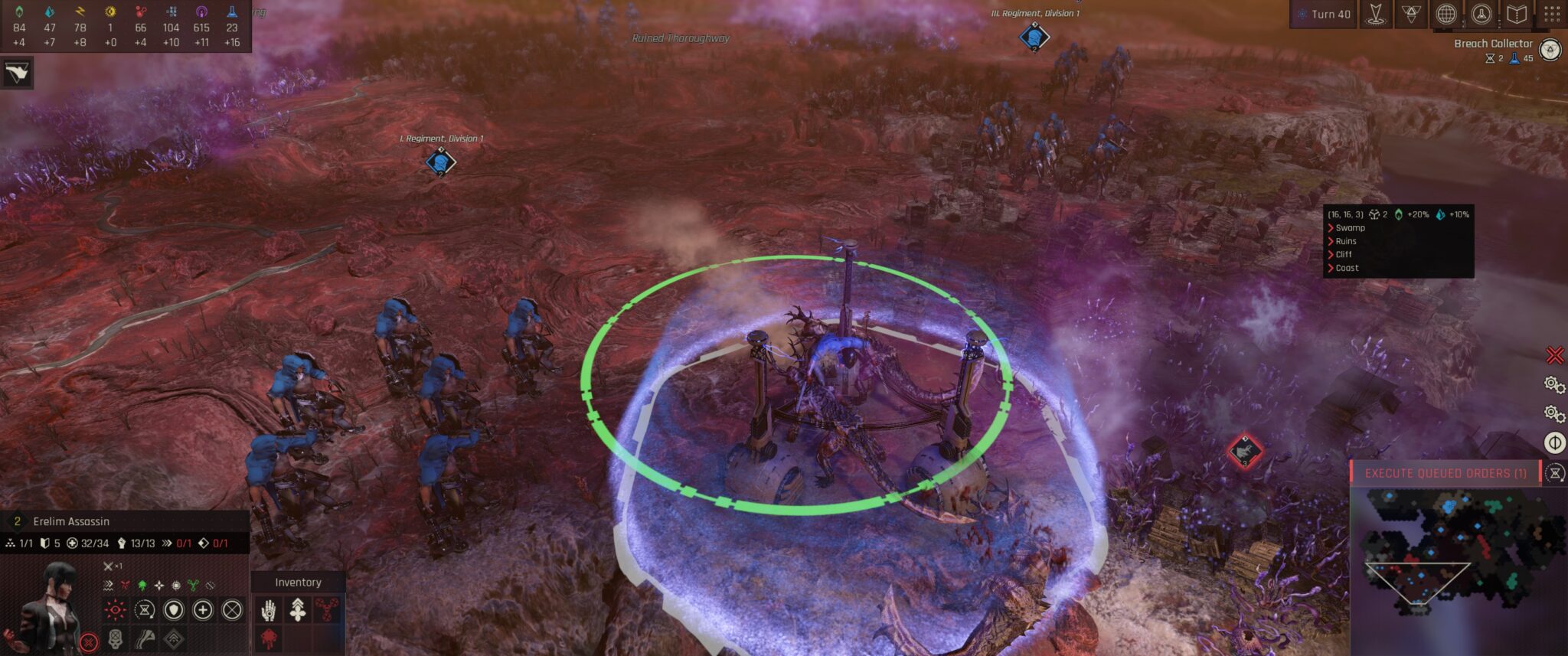This screenshot has height=656, width=1568.
Task: Click the red X above the gear icons
Action: click(x=1554, y=355)
